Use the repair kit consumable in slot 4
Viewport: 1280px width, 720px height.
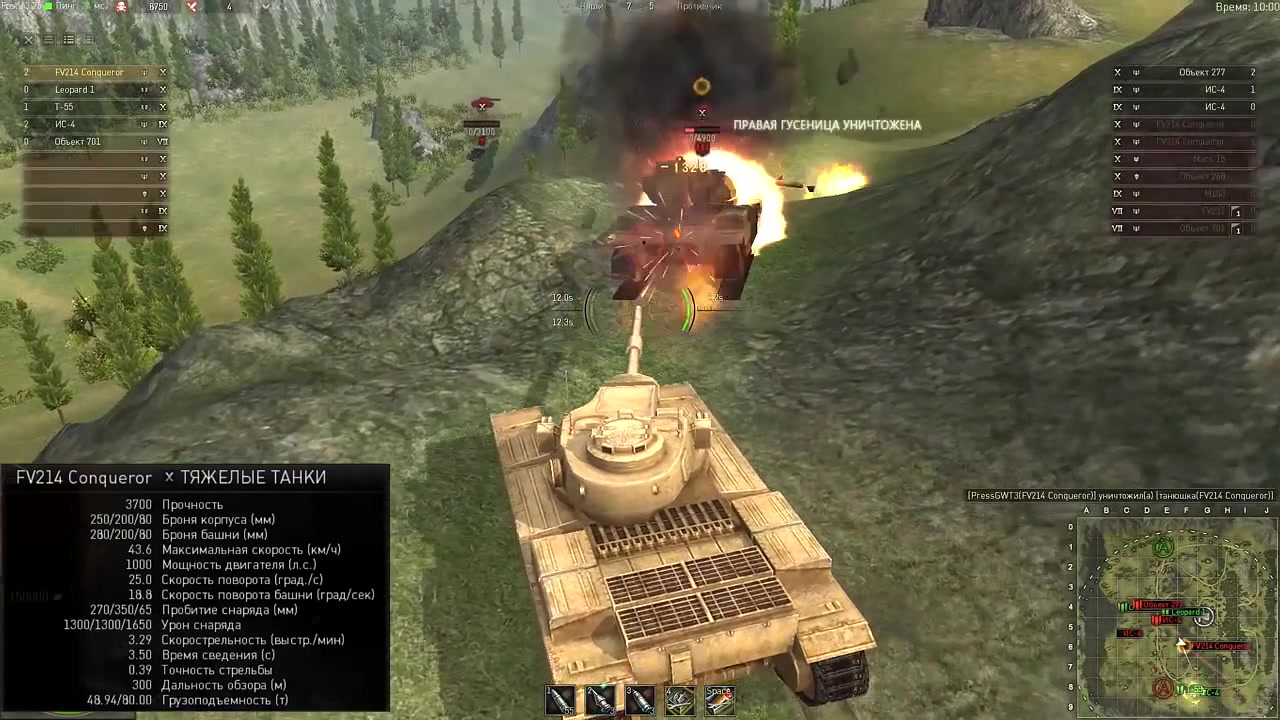[x=680, y=700]
